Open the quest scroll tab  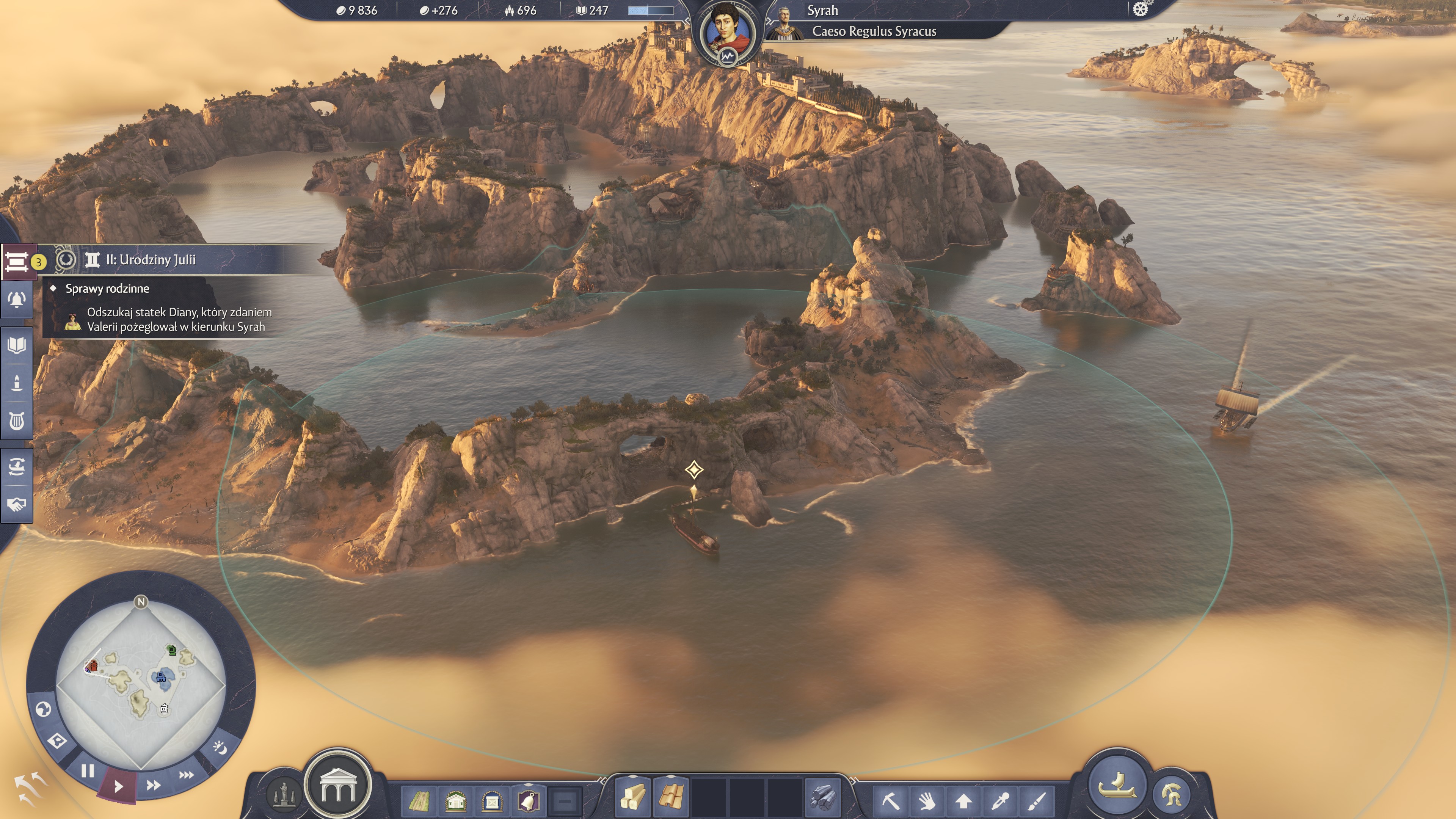coord(17,262)
